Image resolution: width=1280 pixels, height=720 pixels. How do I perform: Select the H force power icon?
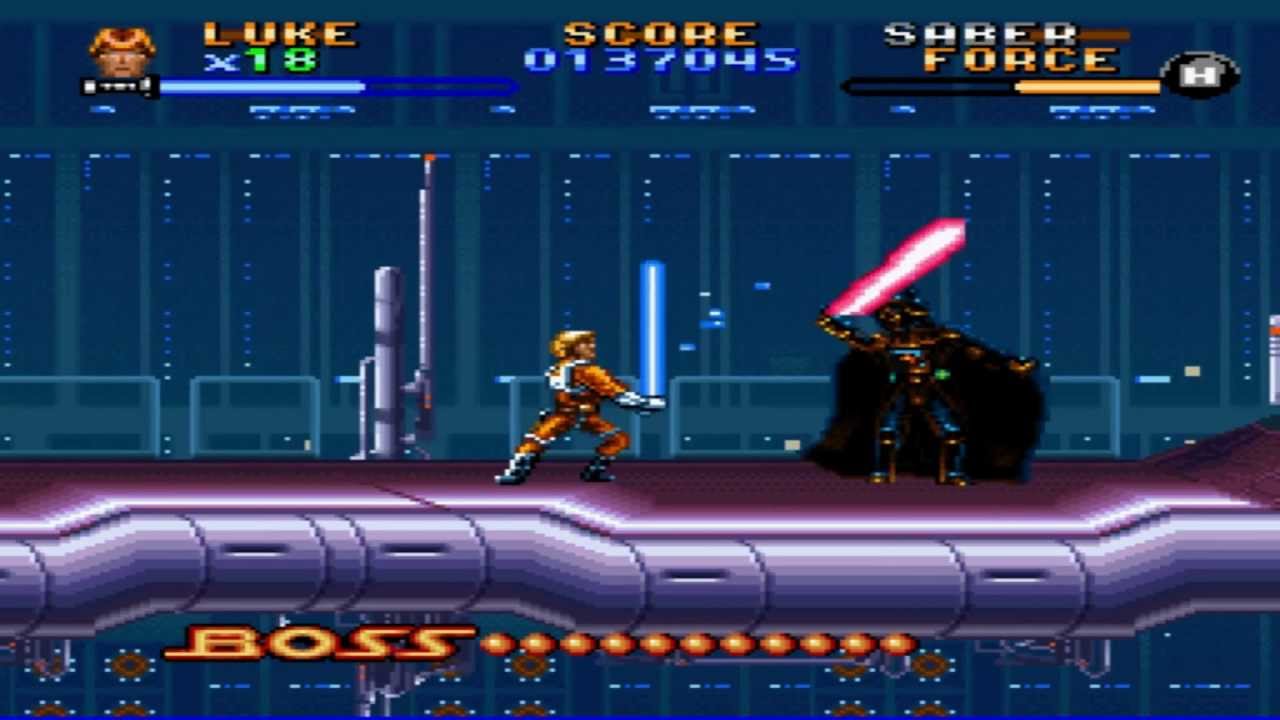point(1200,75)
